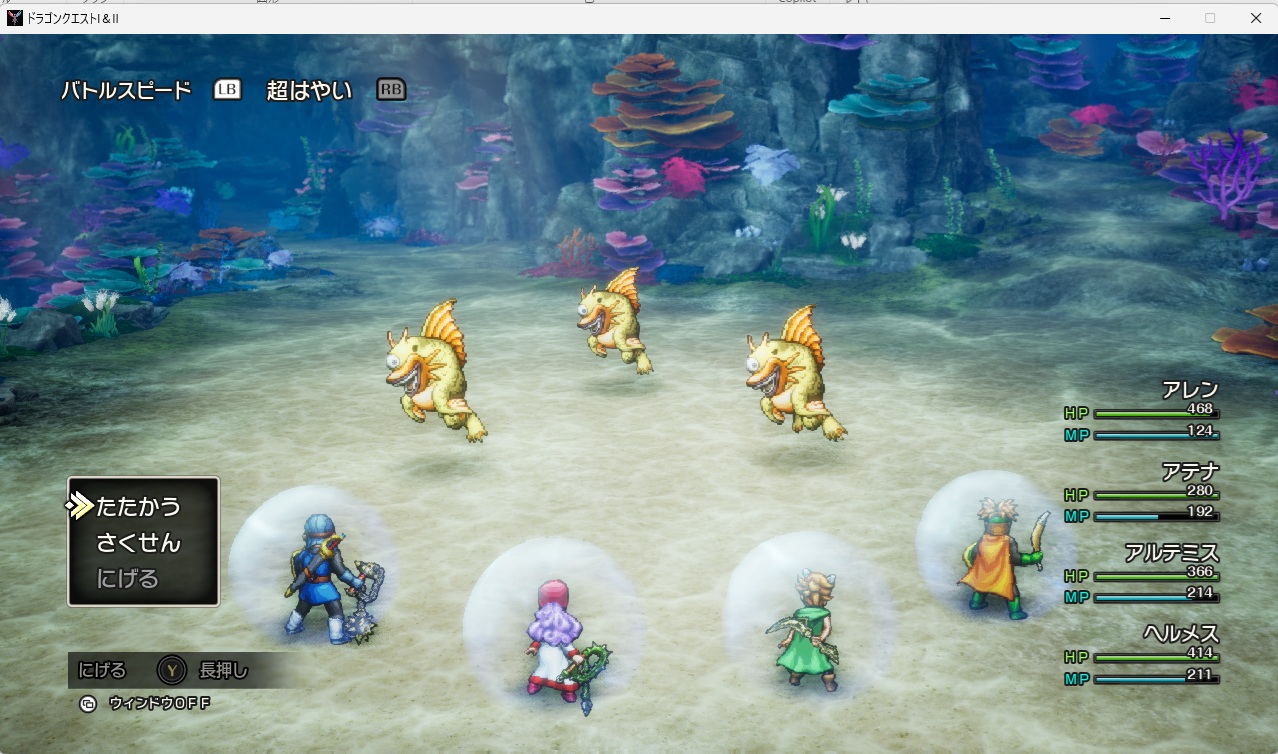Minimize the game window
The image size is (1278, 754).
1165,18
